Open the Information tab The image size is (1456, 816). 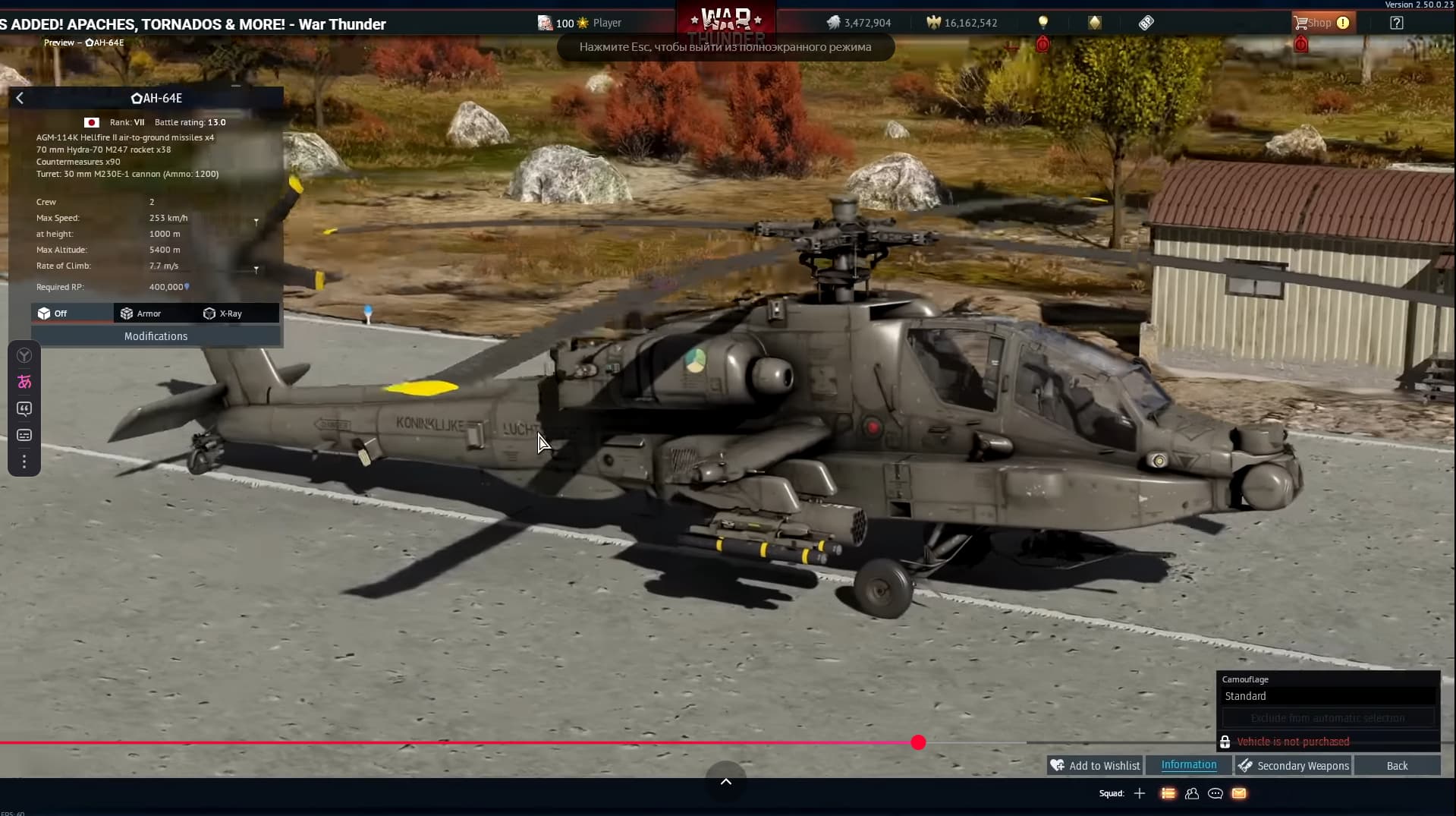click(1188, 765)
